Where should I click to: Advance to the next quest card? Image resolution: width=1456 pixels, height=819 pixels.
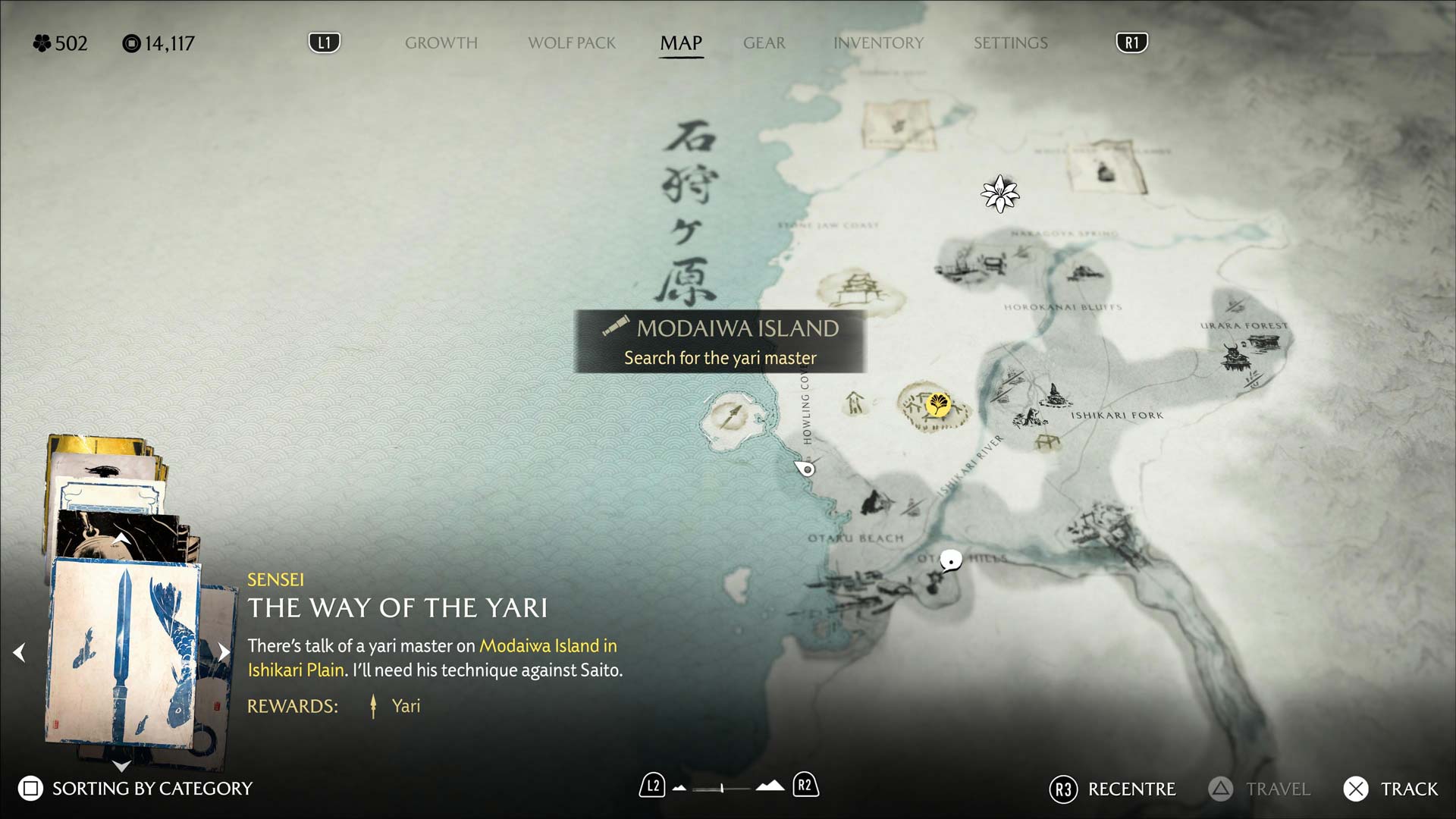tap(224, 652)
